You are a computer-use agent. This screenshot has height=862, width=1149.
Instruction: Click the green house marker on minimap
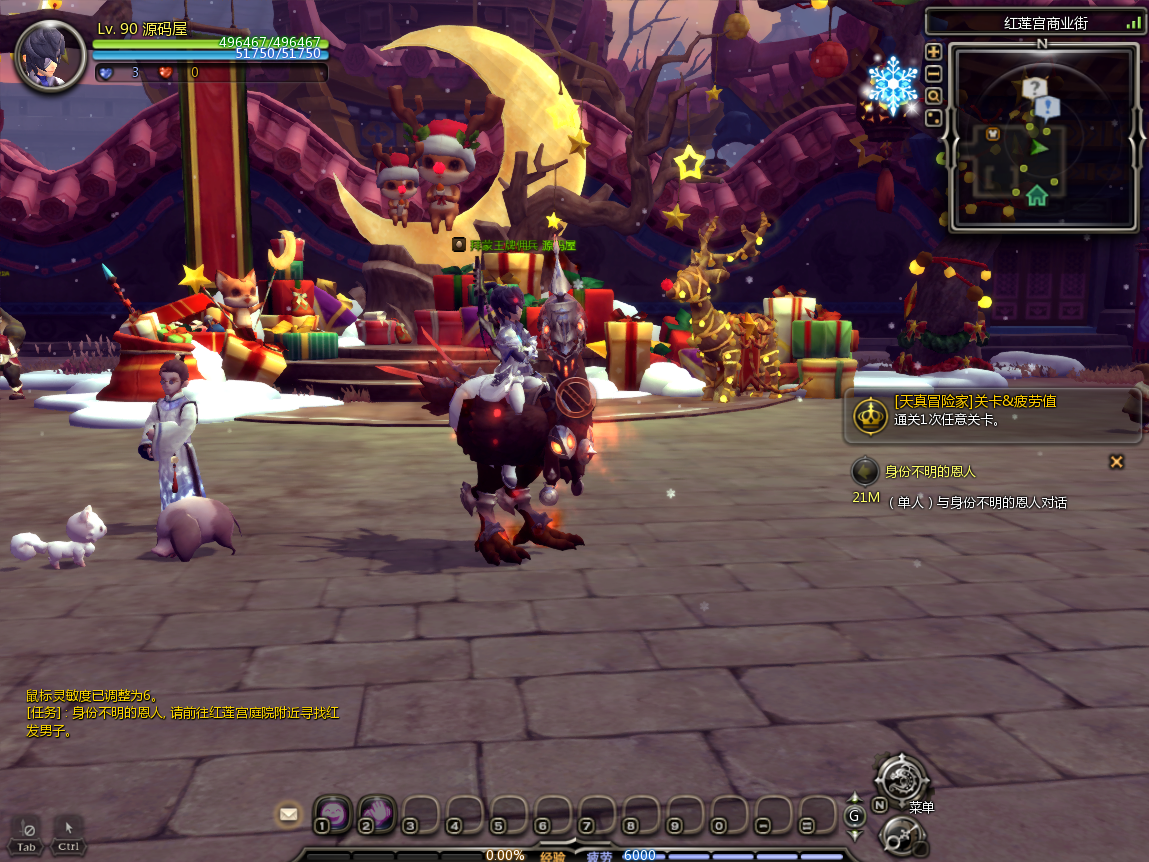point(1036,194)
